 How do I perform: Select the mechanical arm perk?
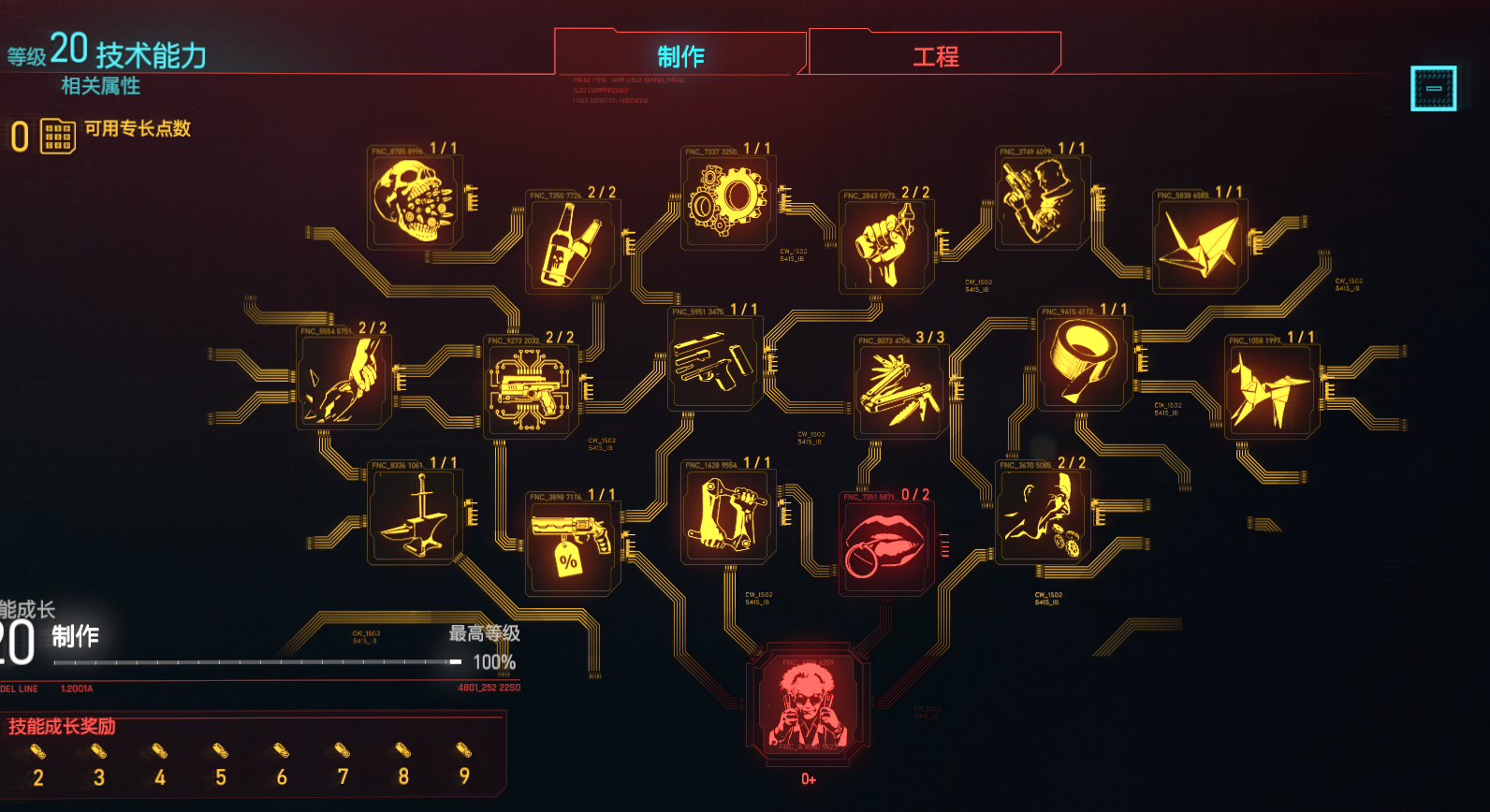point(727,516)
